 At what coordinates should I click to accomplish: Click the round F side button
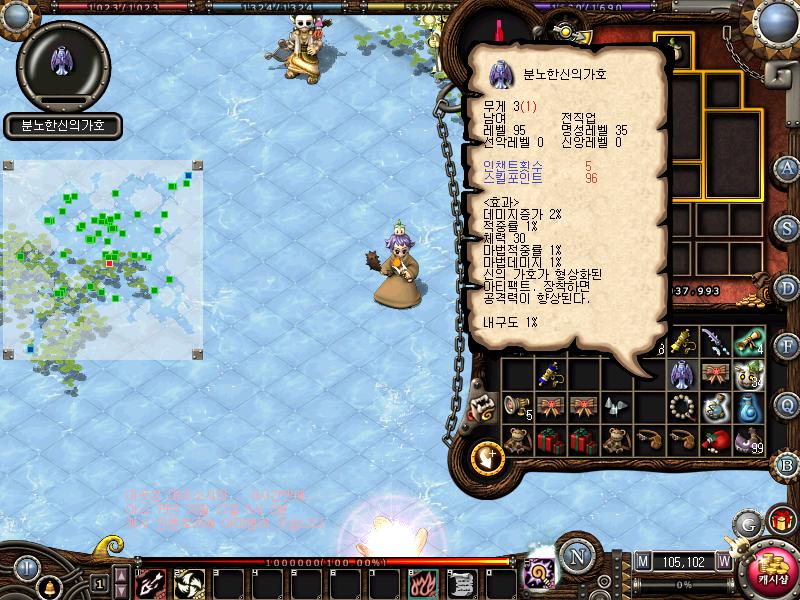point(788,346)
